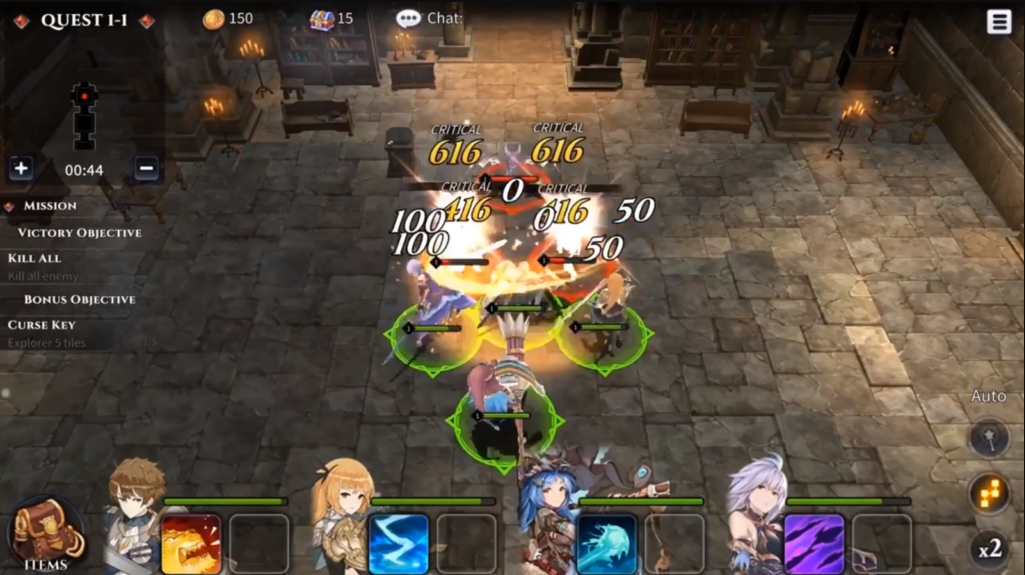1025x575 pixels.
Task: Zoom in the minimap with plus
Action: pos(21,169)
